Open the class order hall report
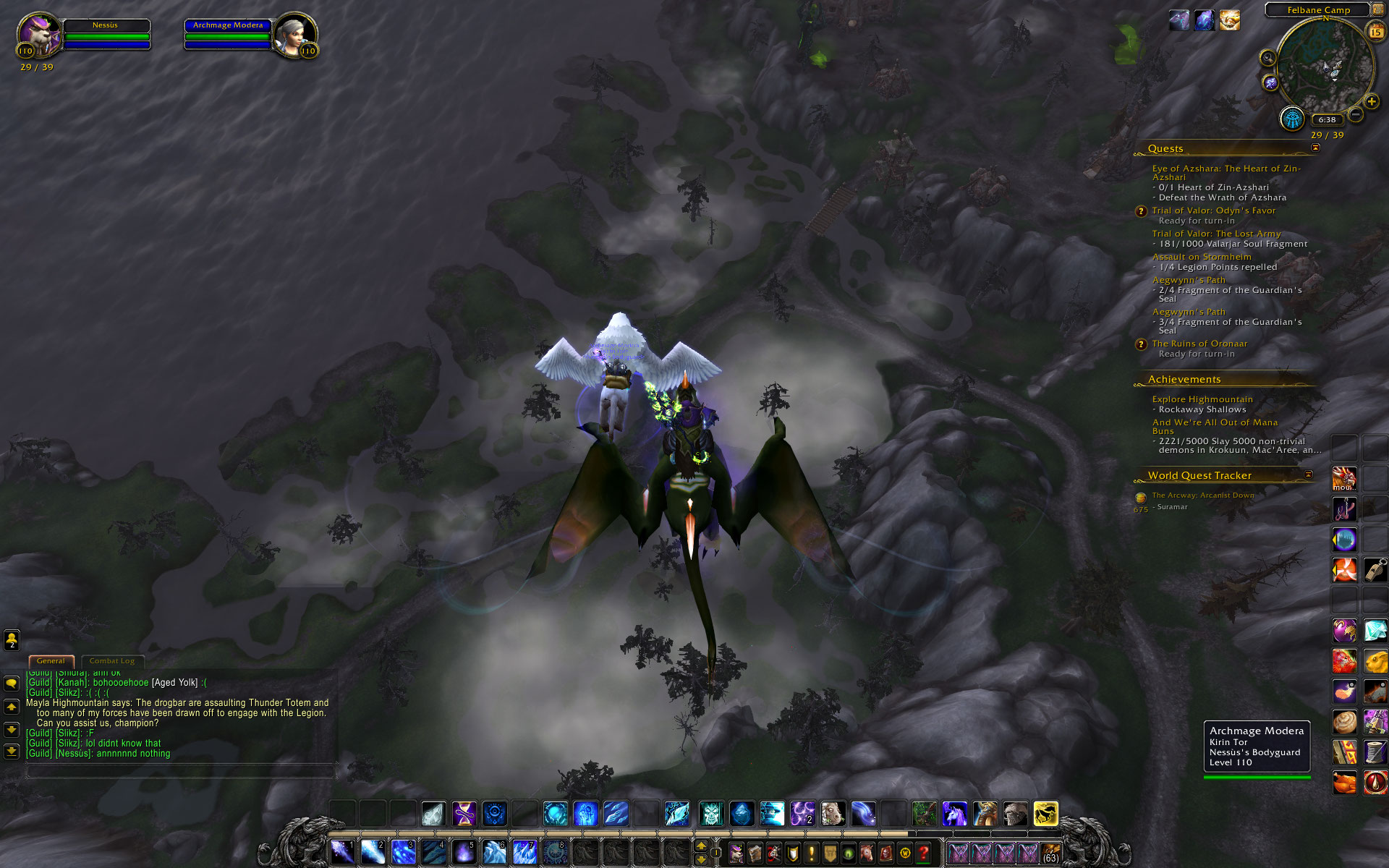The height and width of the screenshot is (868, 1389). [1292, 119]
